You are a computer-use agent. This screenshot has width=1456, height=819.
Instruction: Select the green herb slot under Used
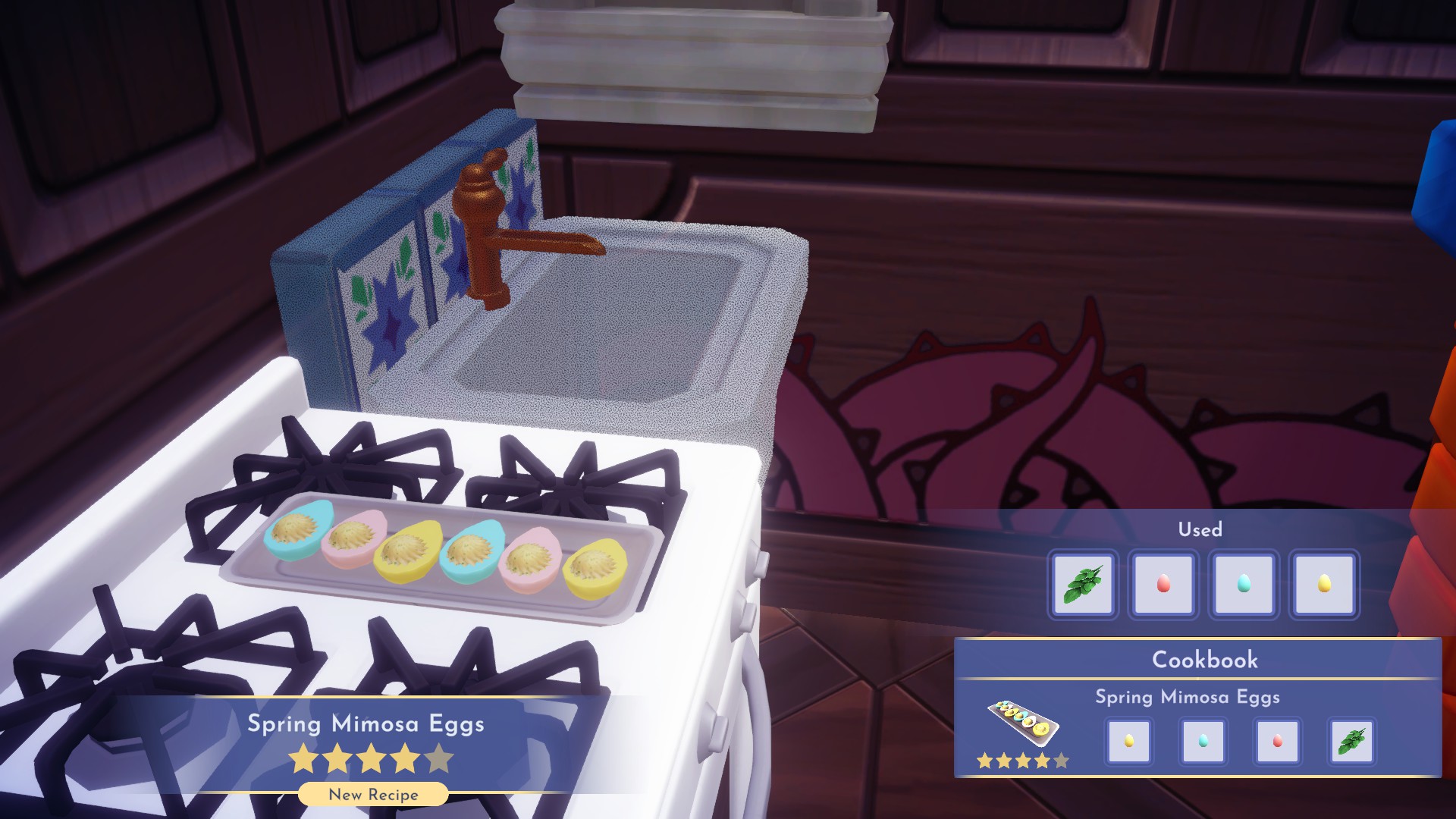point(1083,584)
